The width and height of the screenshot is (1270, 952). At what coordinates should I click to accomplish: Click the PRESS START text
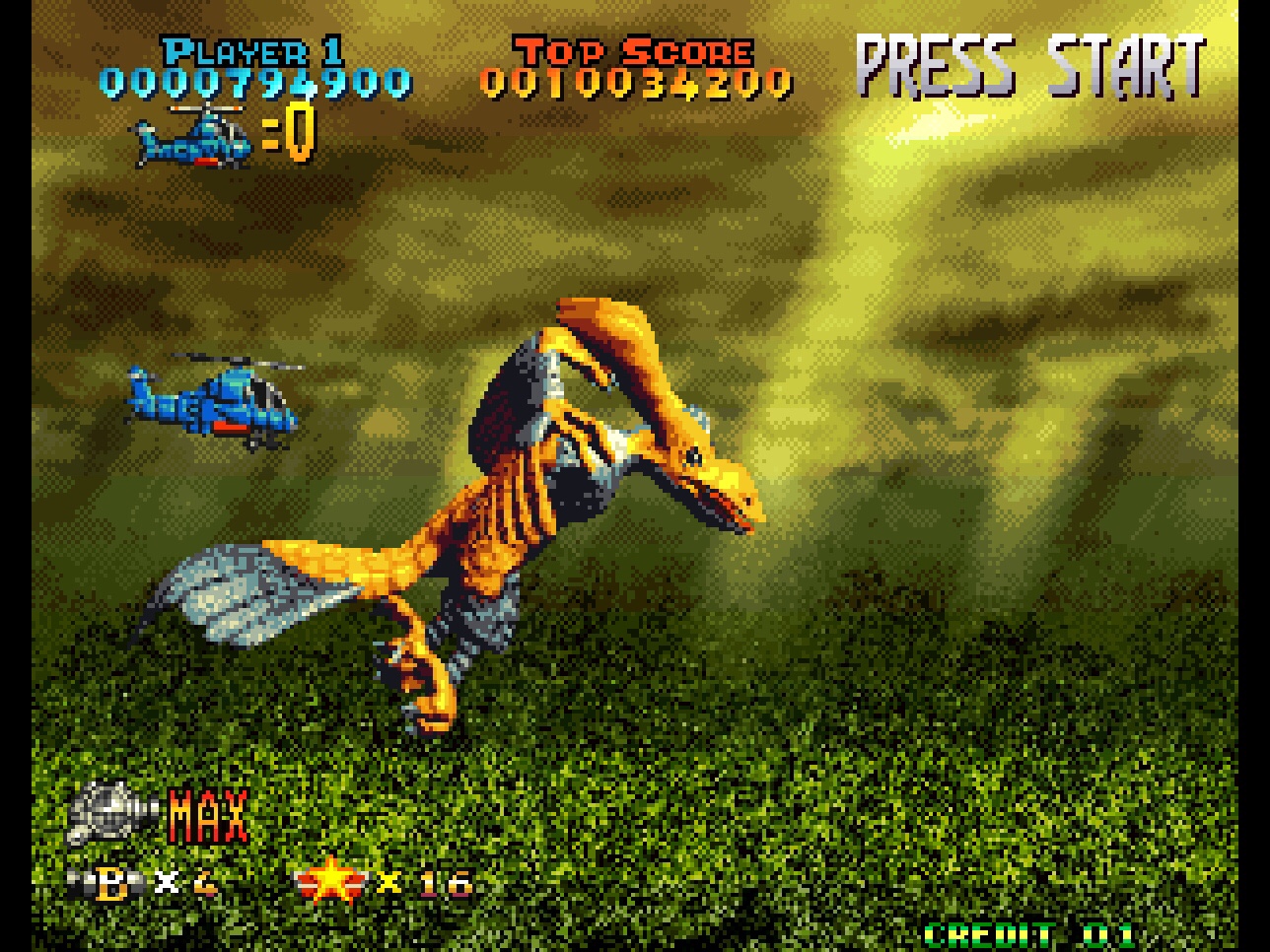(1031, 64)
